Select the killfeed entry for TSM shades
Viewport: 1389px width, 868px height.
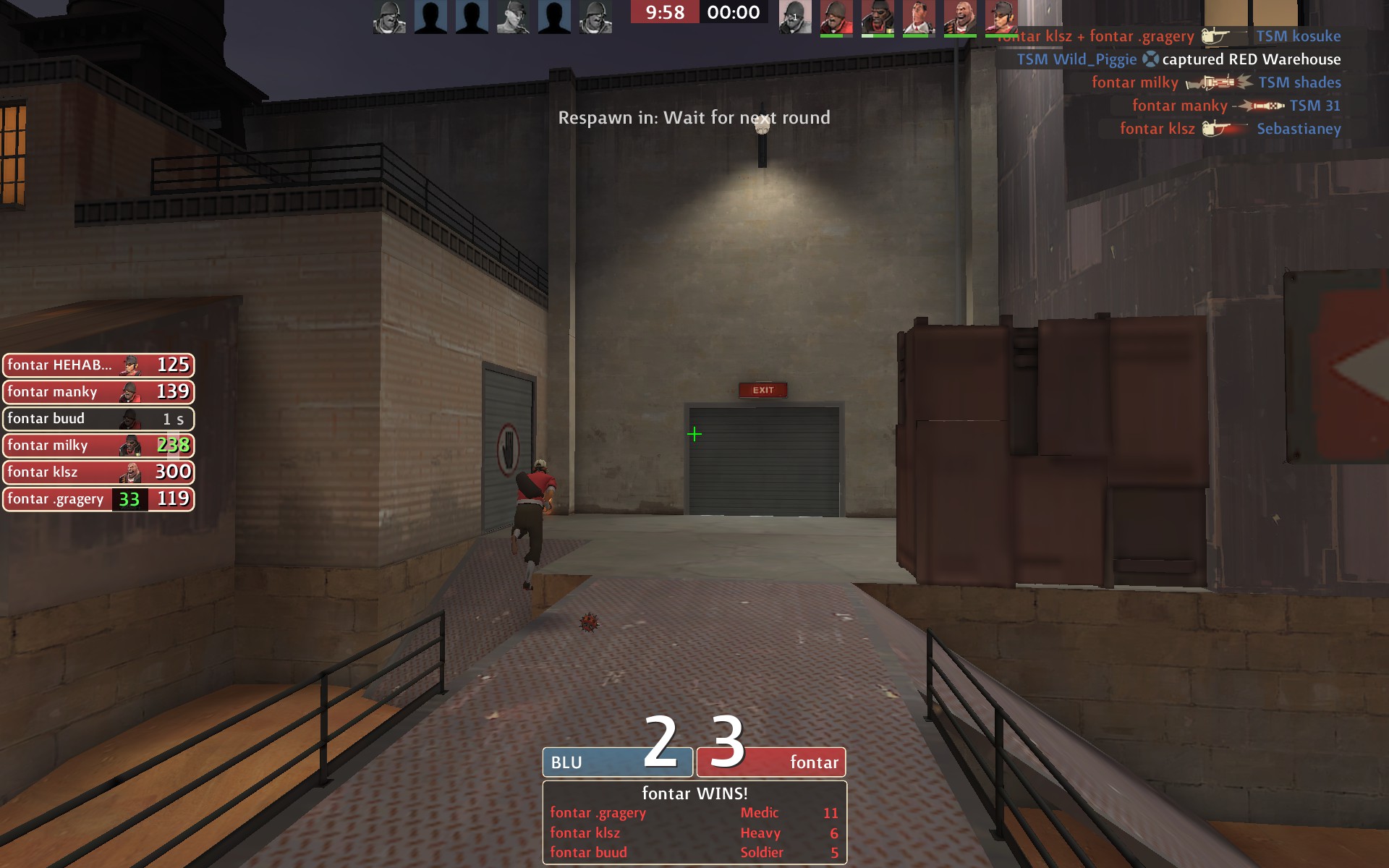point(1215,82)
